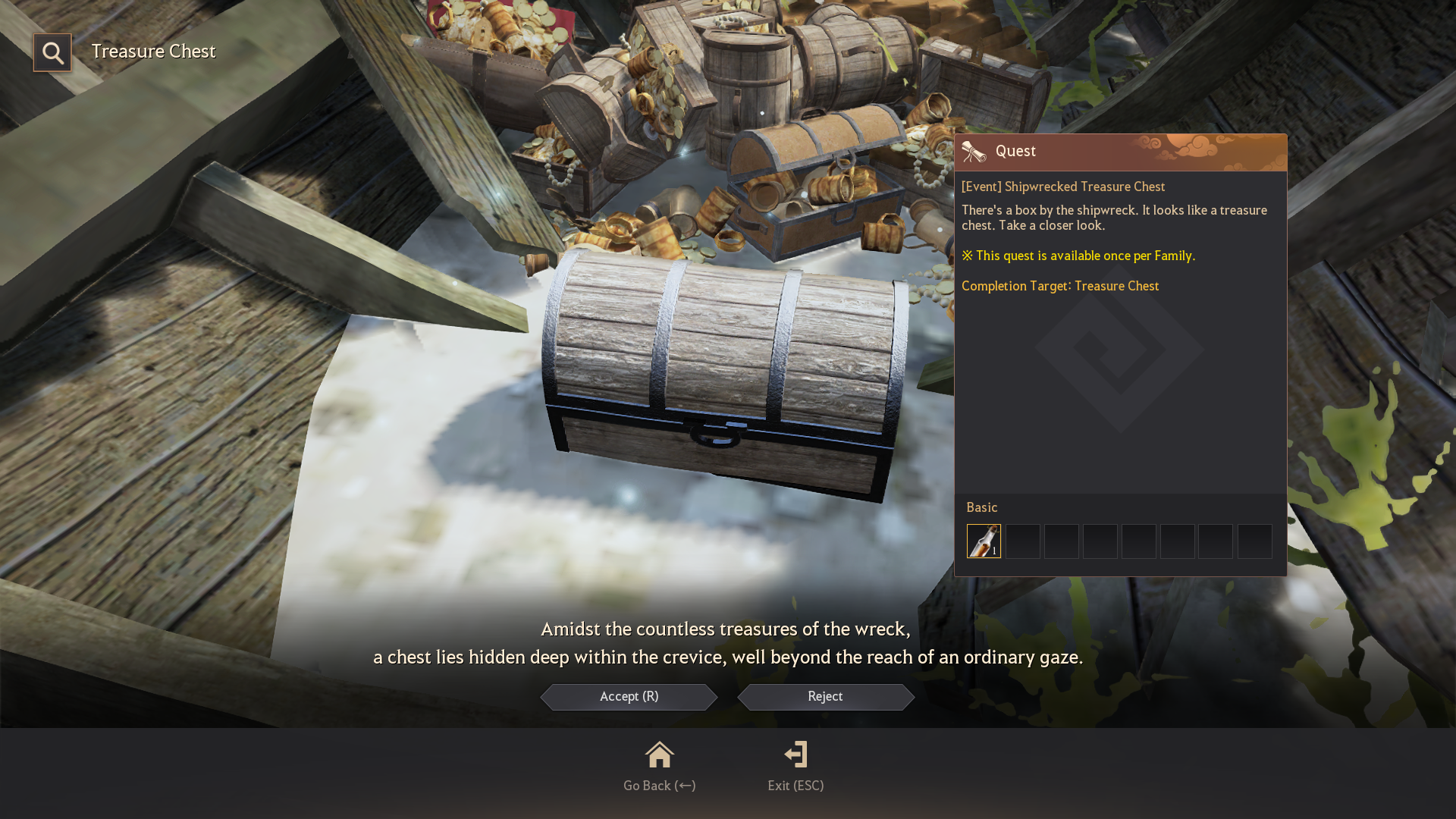This screenshot has width=1456, height=819.
Task: Click the Completion Target: Treasure Chest line
Action: (x=1060, y=286)
